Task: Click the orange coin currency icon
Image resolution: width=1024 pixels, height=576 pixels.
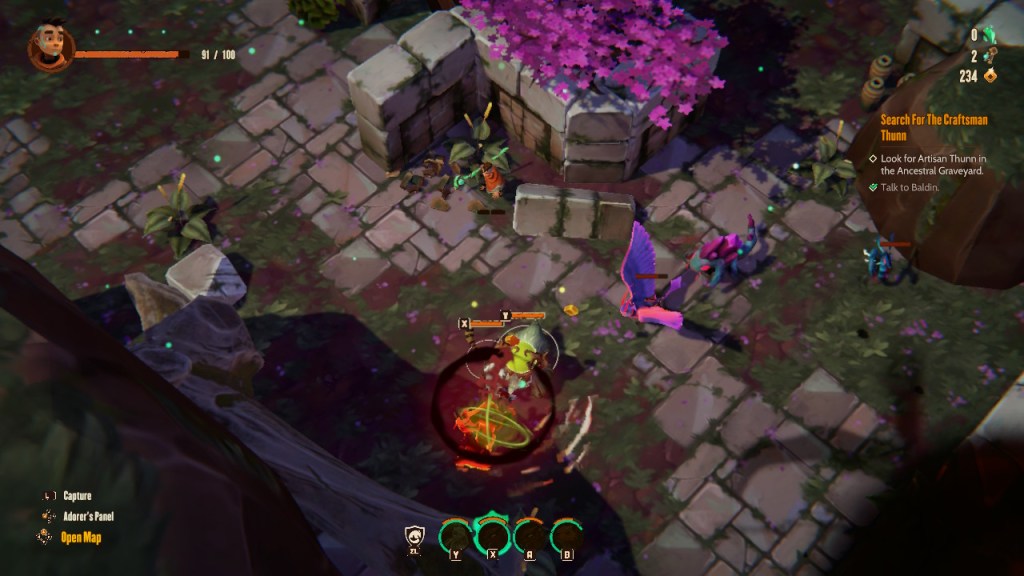Action: point(991,76)
